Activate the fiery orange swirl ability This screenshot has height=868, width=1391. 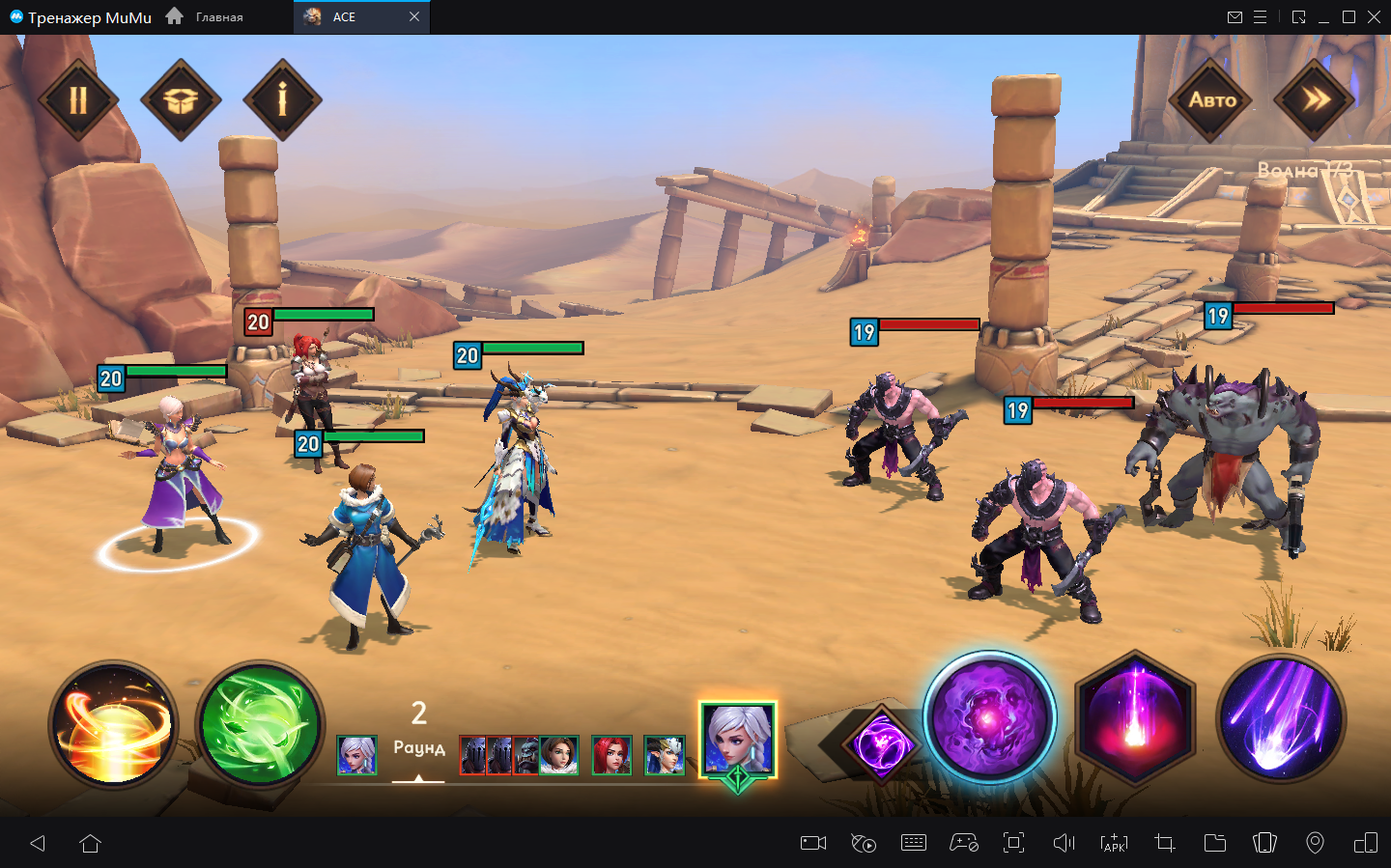[114, 724]
